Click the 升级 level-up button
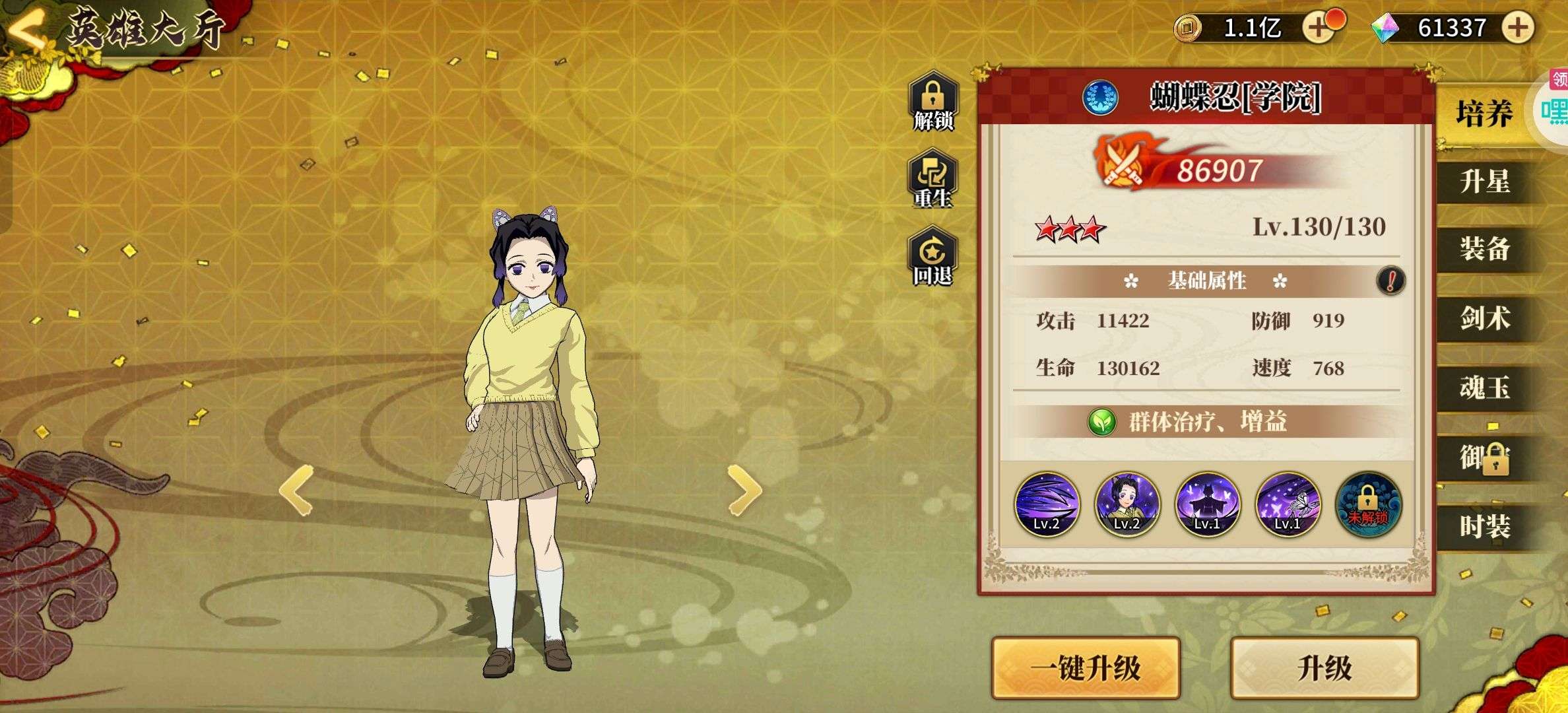 (x=1324, y=668)
